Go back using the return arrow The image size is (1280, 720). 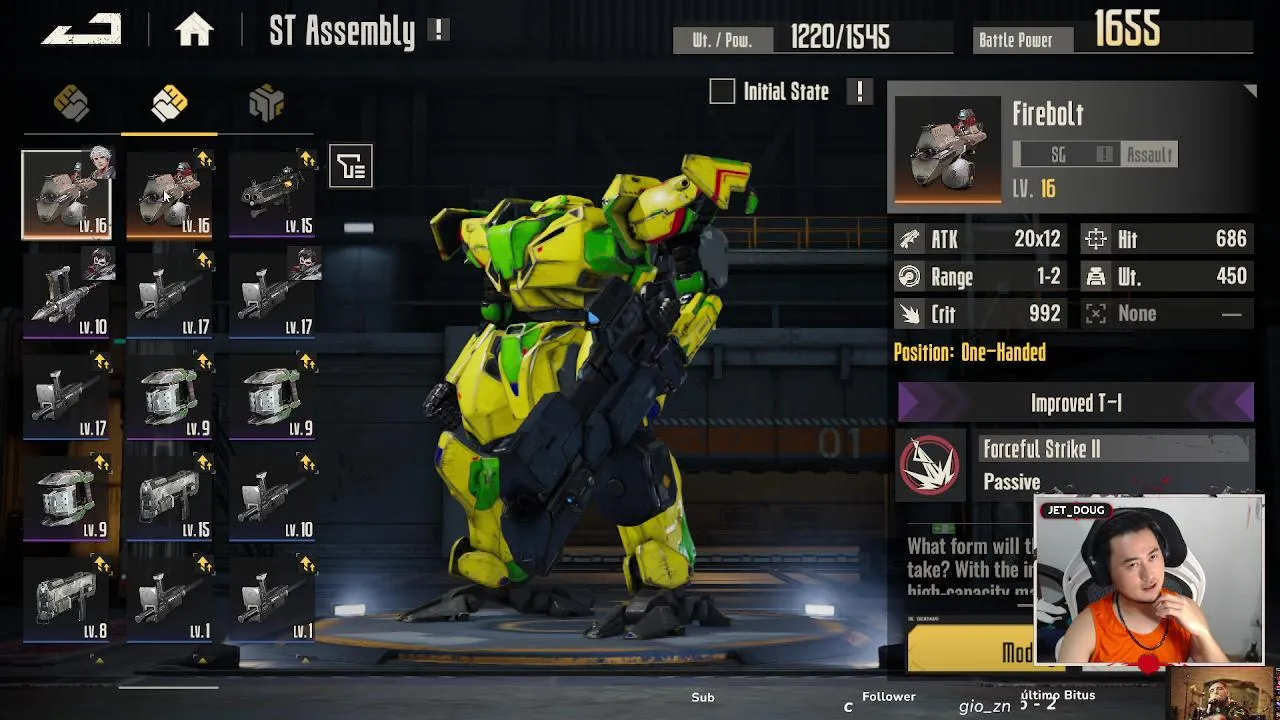(81, 30)
